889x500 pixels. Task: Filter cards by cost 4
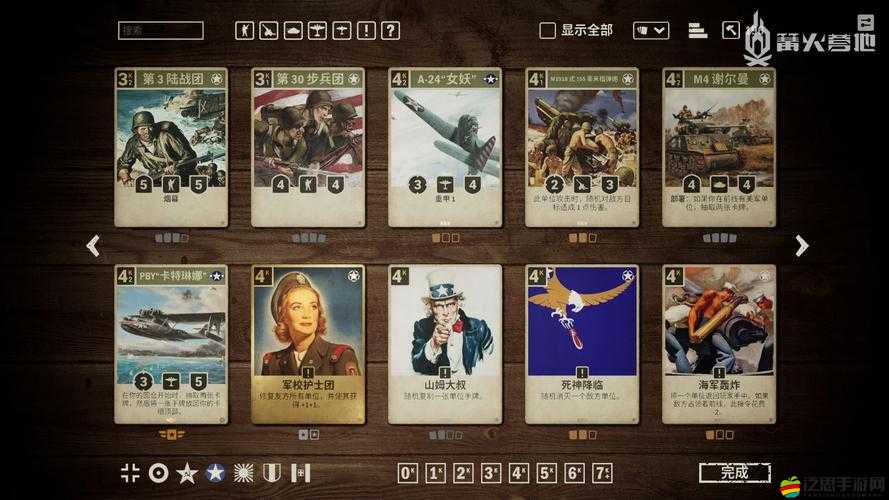coord(518,473)
